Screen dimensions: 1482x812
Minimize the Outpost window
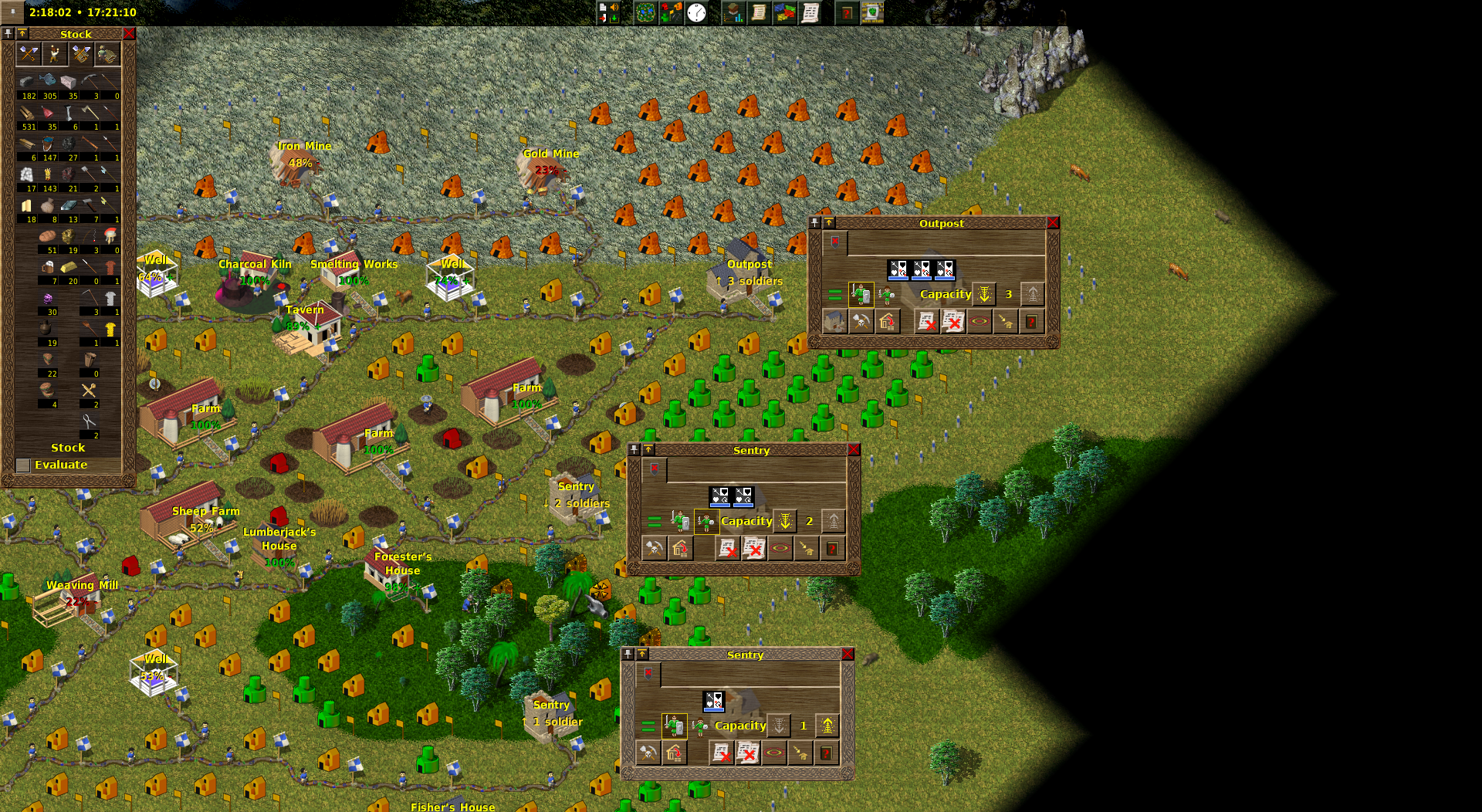(x=829, y=223)
